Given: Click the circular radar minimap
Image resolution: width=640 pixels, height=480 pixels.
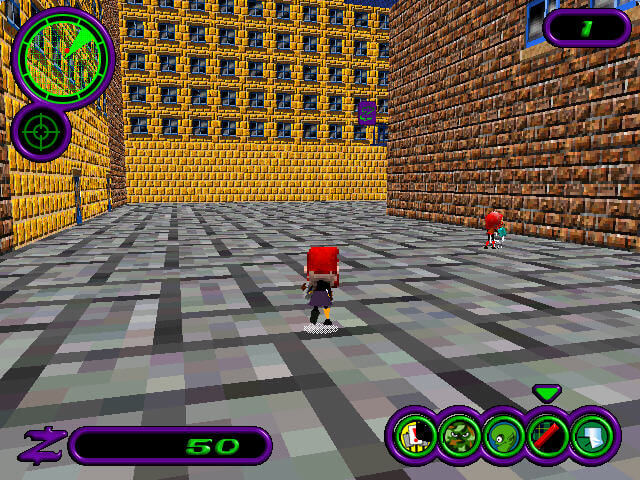Looking at the screenshot, I should [x=64, y=55].
